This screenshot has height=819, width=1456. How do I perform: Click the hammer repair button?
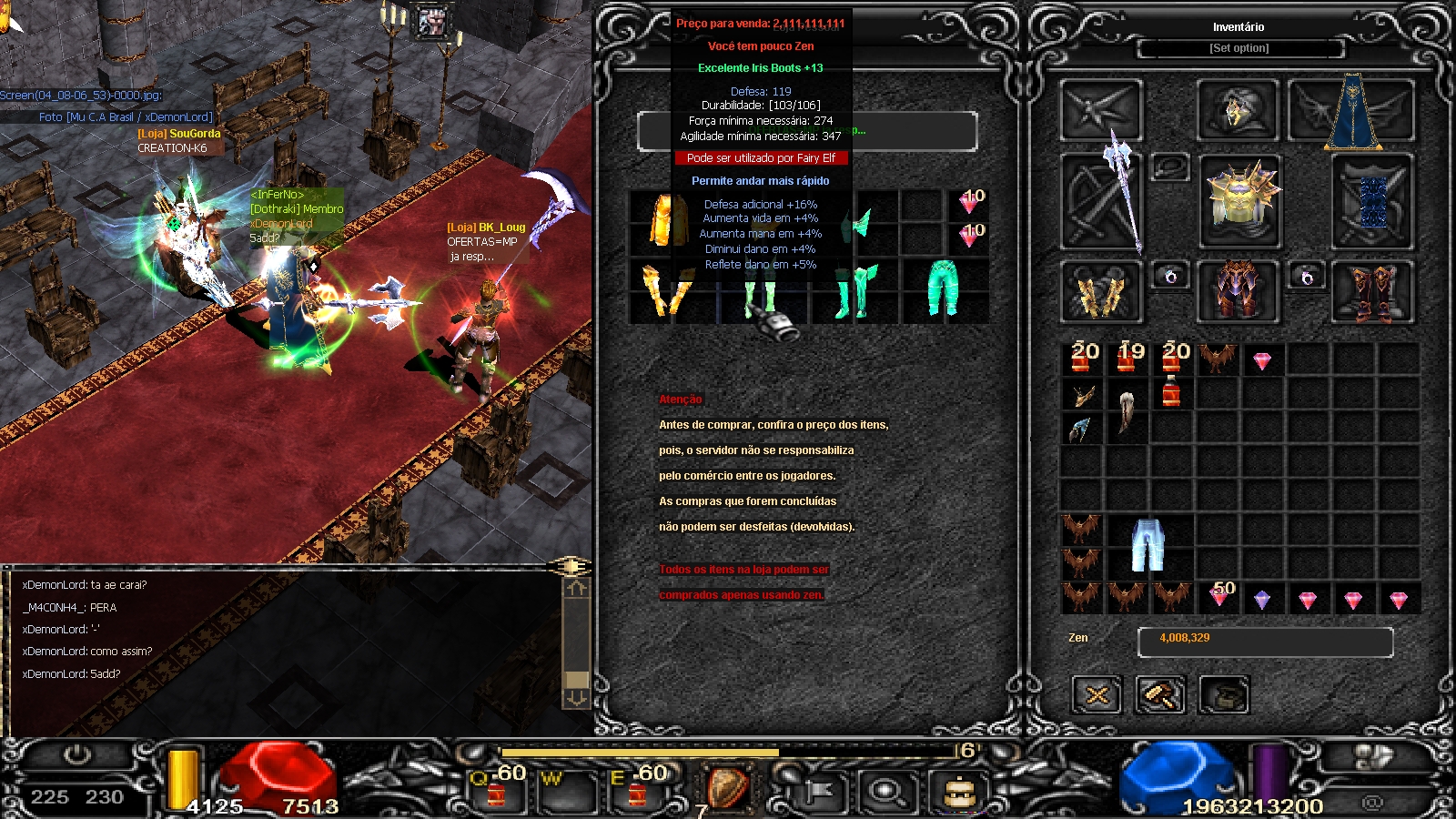point(1160,696)
